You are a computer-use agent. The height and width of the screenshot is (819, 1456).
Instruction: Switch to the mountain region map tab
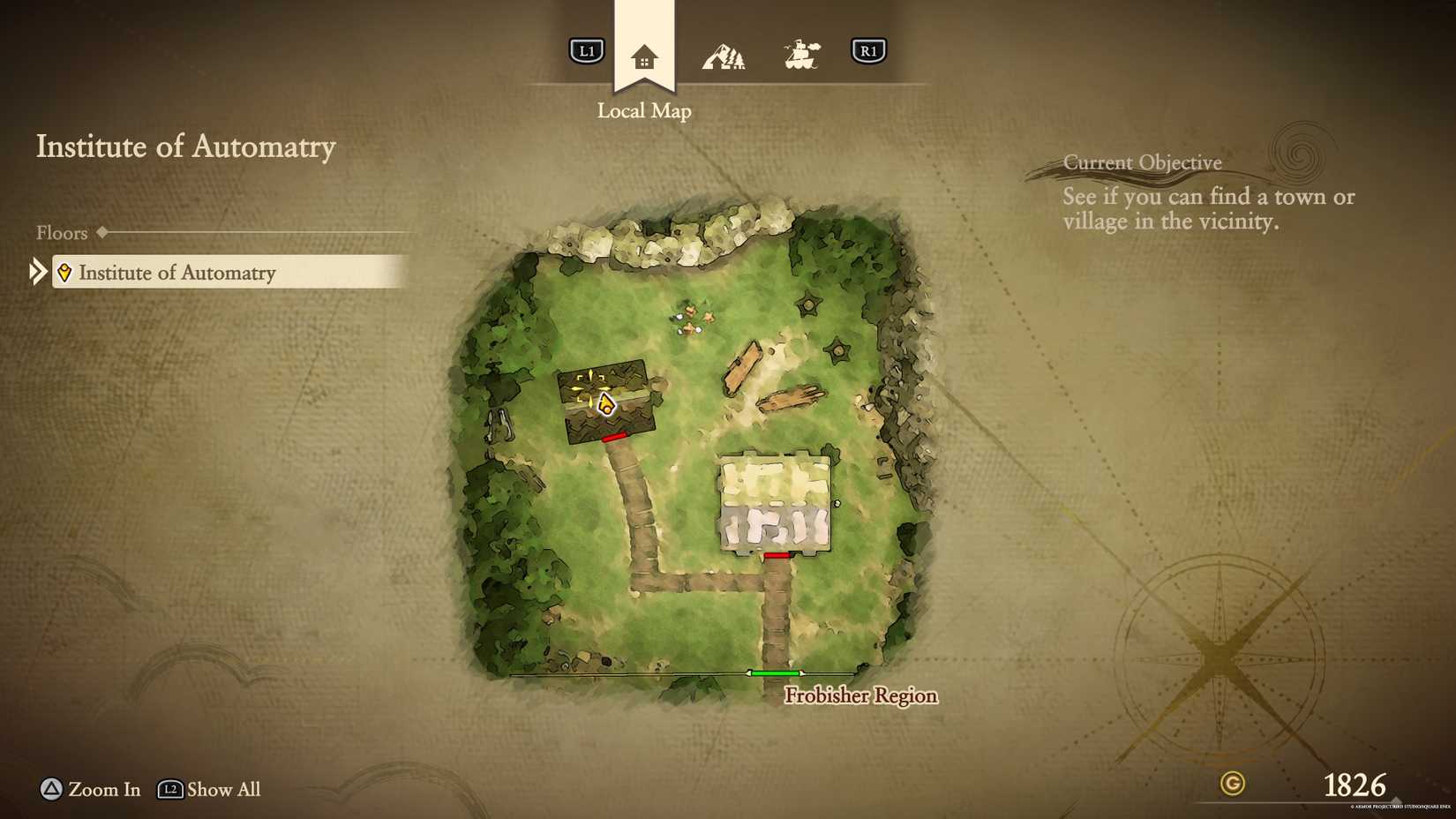pos(724,57)
